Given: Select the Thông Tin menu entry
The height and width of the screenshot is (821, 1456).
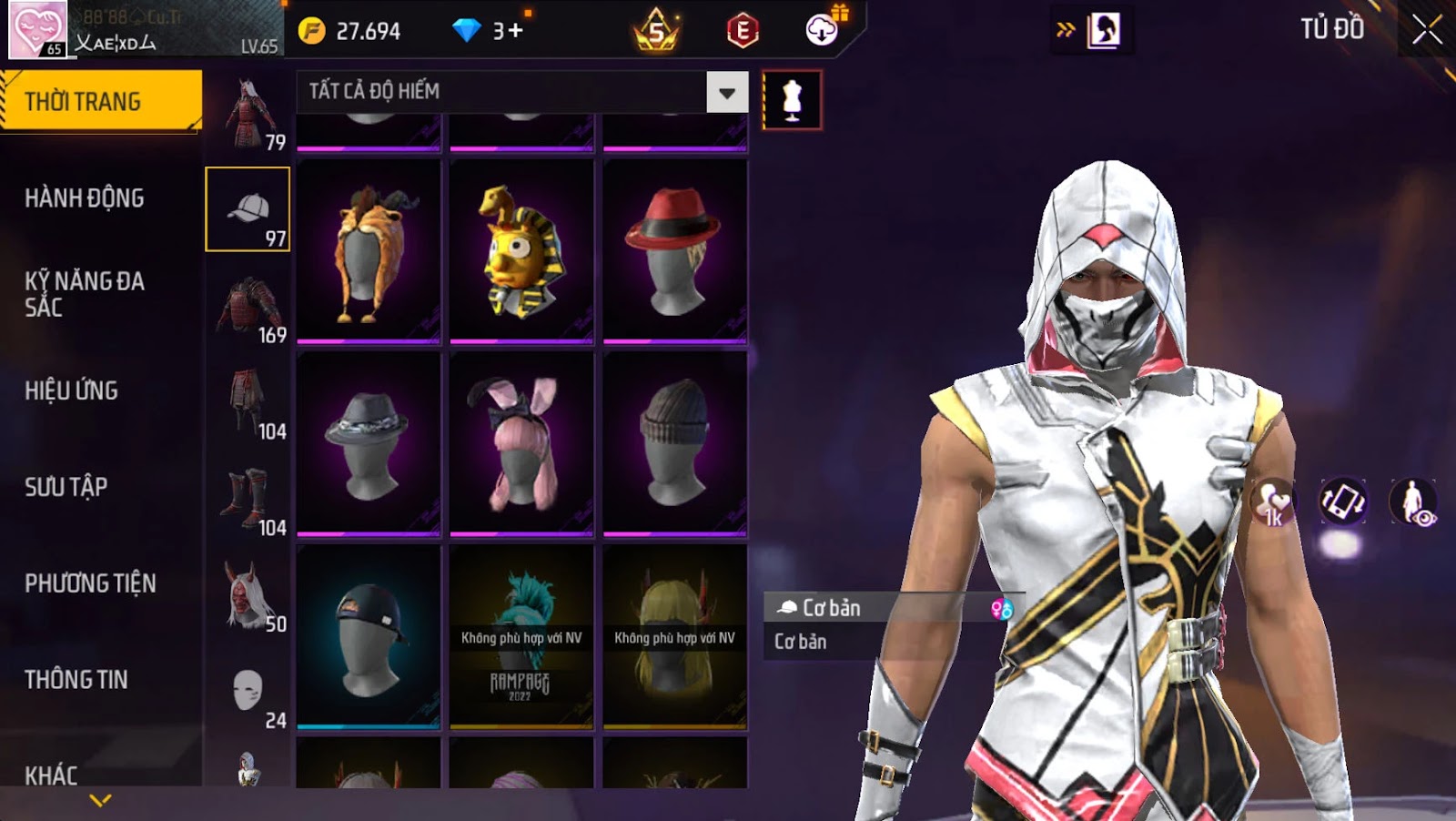Looking at the screenshot, I should click(x=76, y=680).
